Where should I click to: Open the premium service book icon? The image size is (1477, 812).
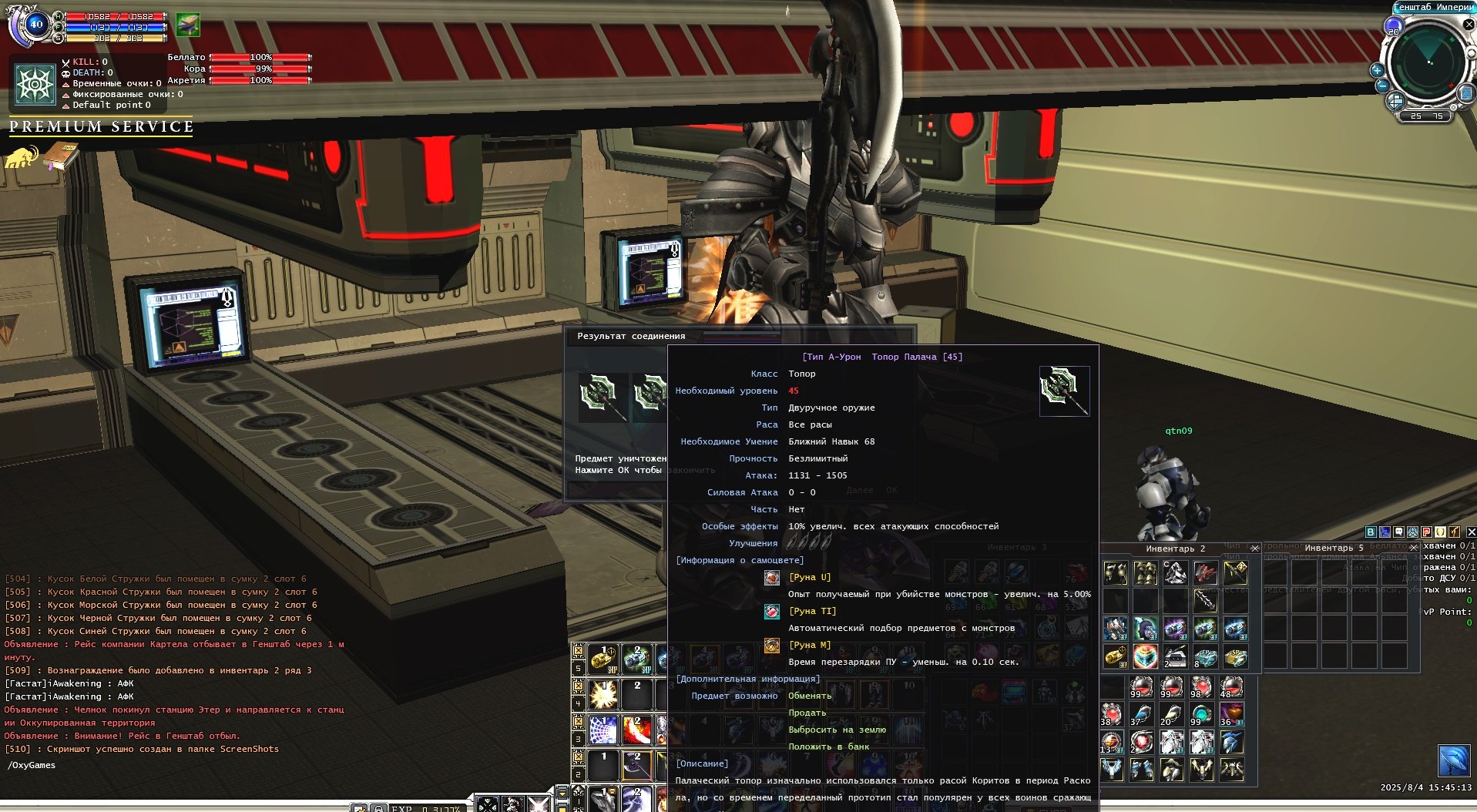pyautogui.click(x=61, y=157)
